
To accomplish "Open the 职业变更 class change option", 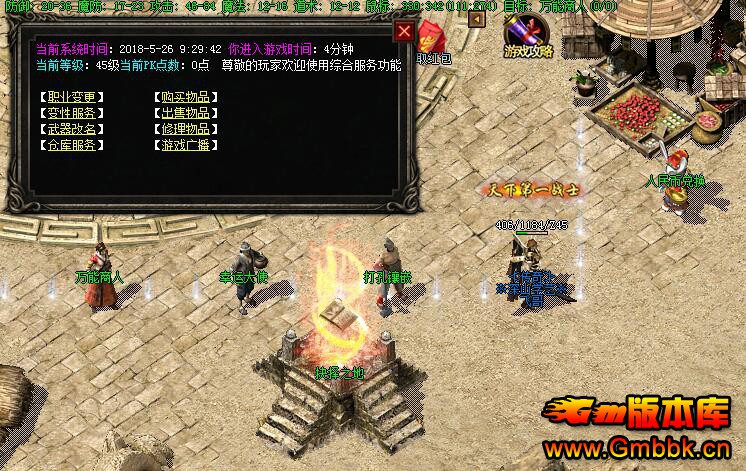I will pos(71,97).
